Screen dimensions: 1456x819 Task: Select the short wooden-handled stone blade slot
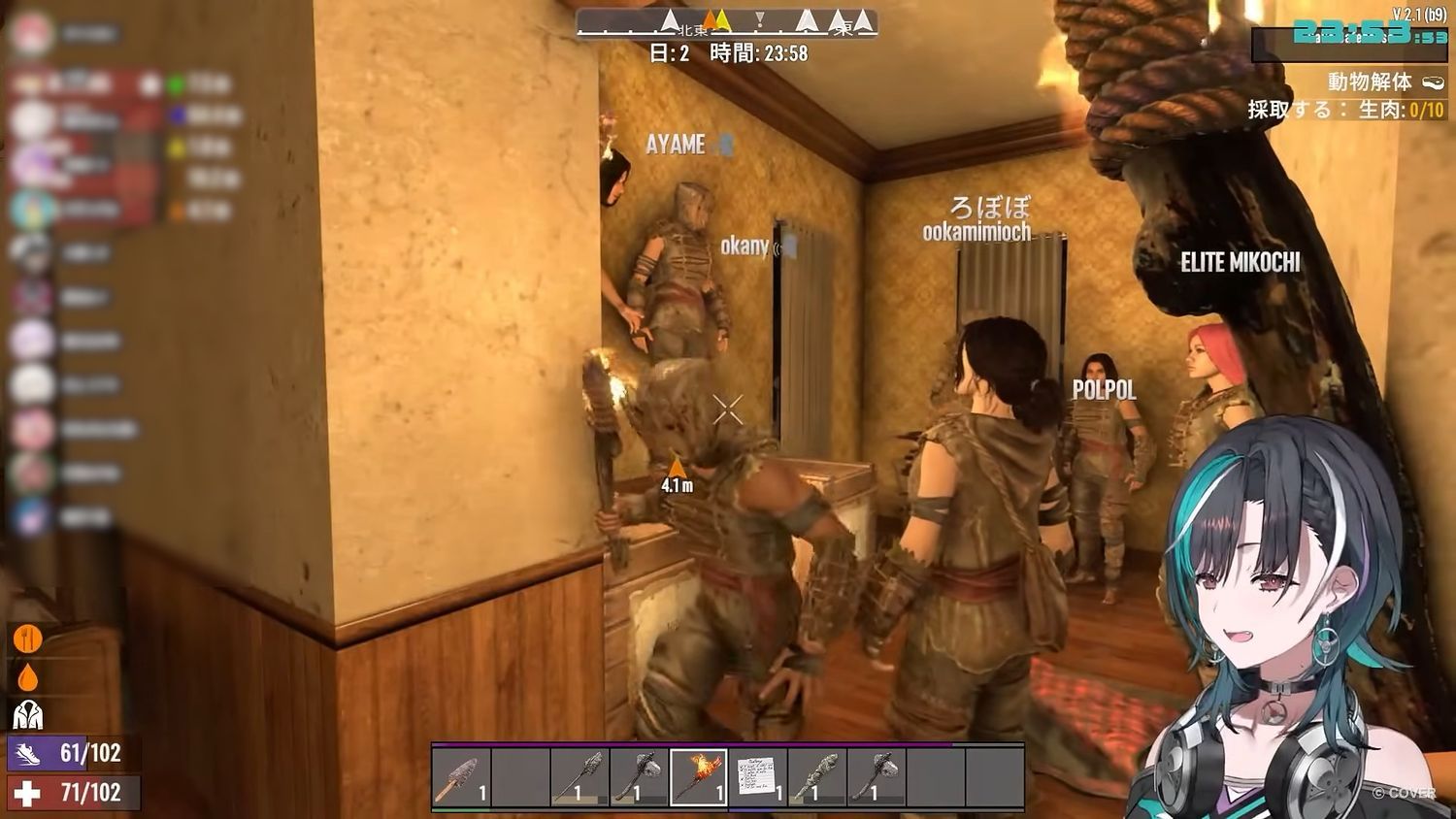pos(461,777)
